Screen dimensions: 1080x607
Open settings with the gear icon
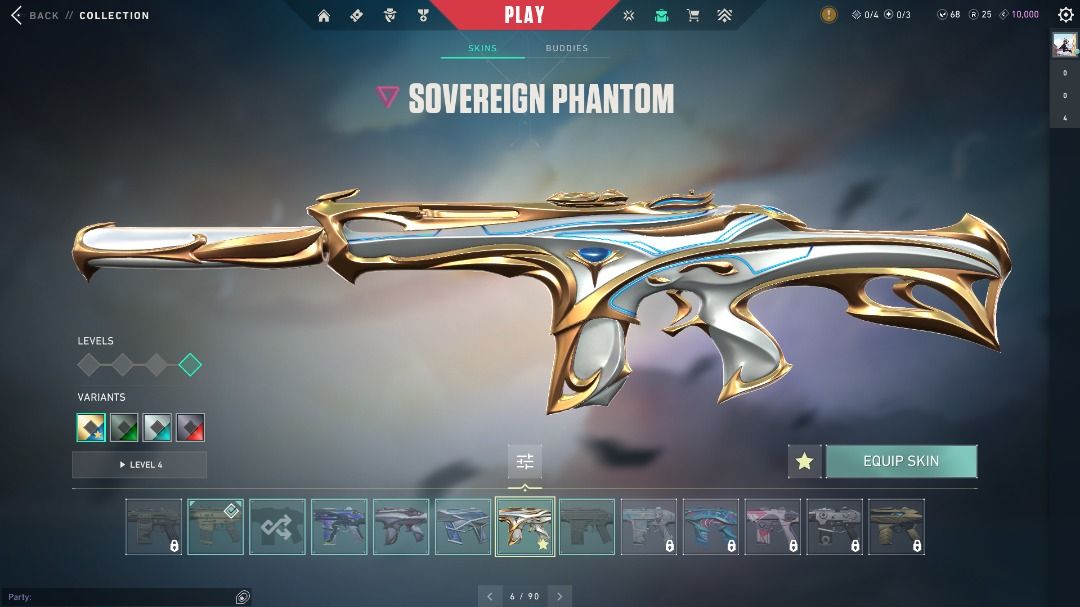pyautogui.click(x=1065, y=15)
